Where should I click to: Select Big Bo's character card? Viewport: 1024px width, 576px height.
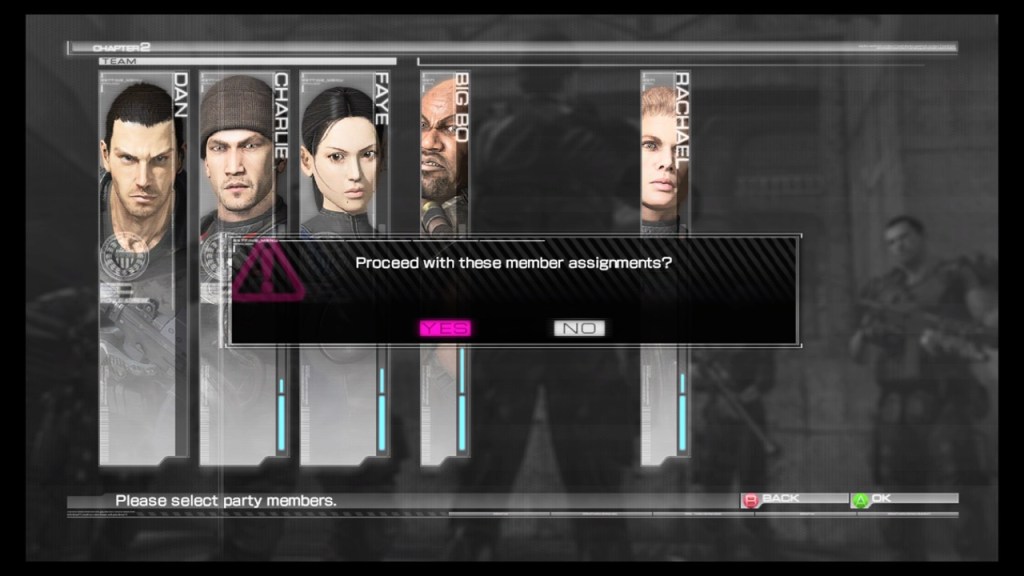click(445, 150)
